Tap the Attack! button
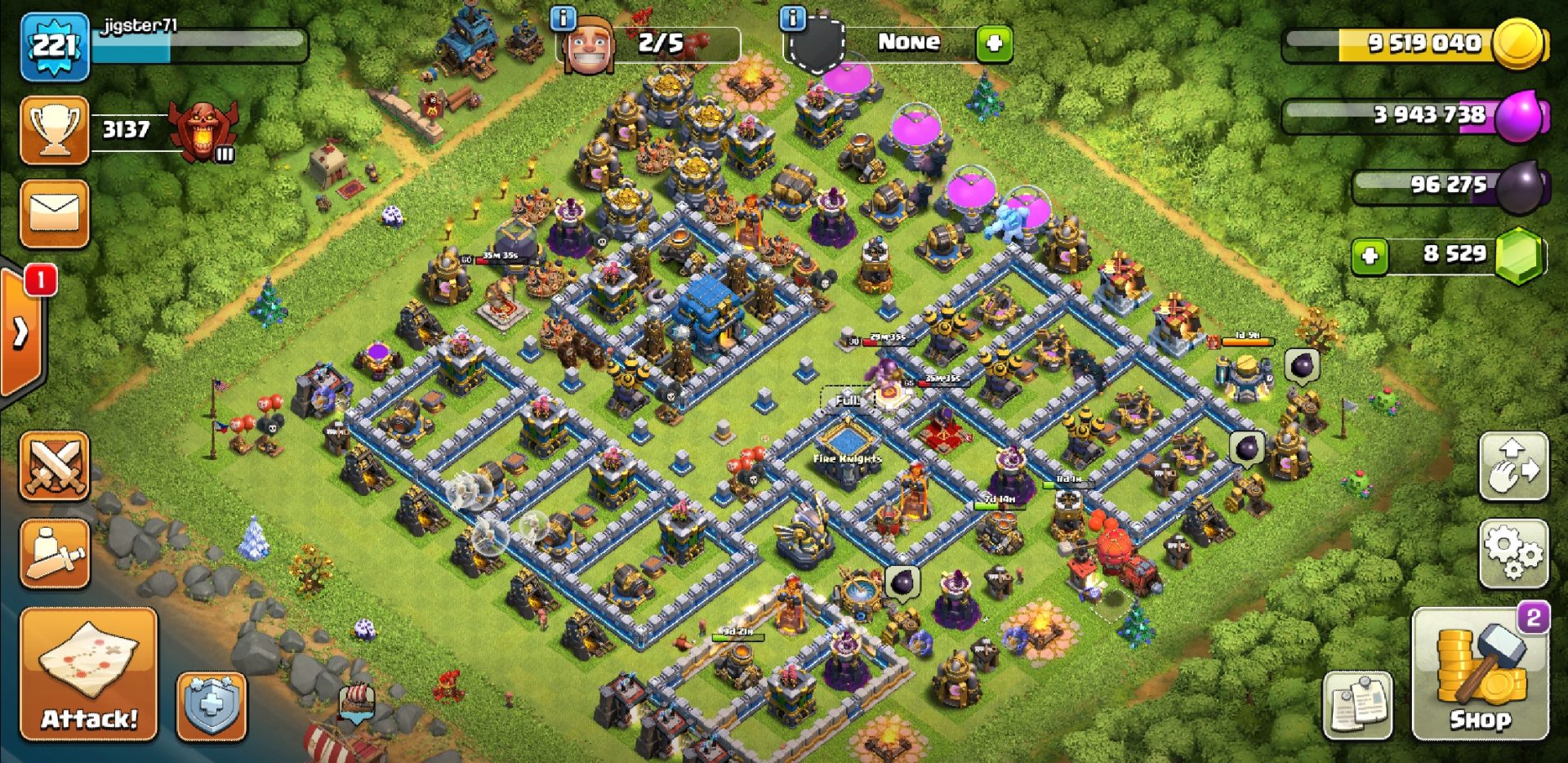 point(89,675)
